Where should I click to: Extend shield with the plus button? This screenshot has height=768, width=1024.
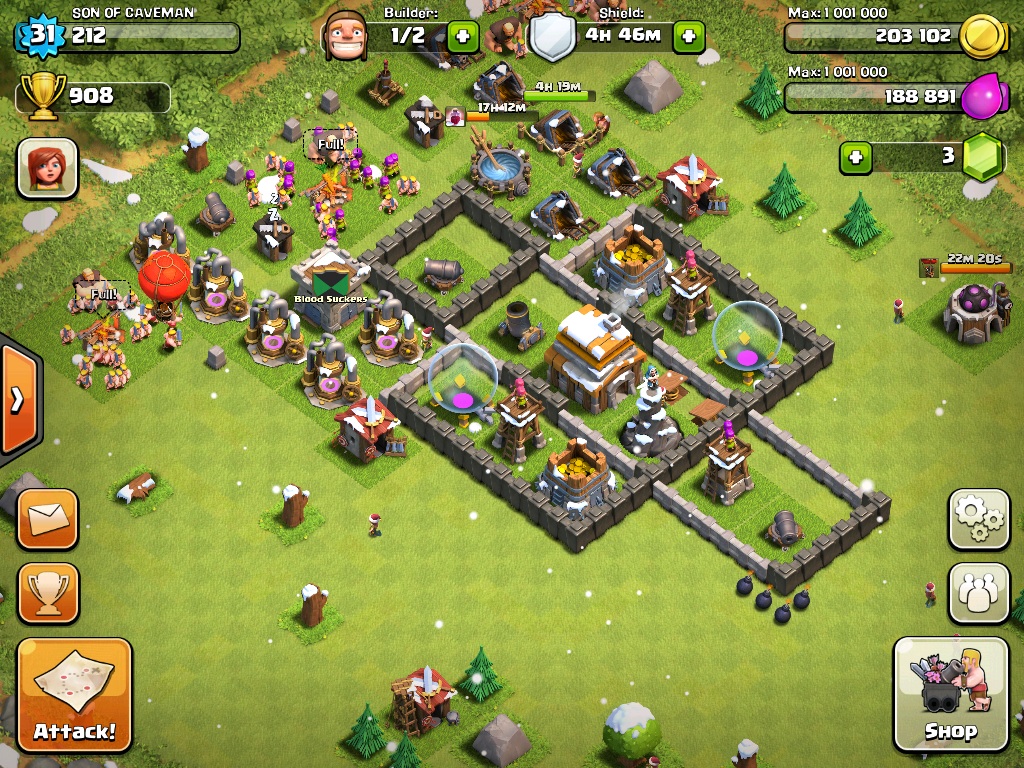click(688, 37)
